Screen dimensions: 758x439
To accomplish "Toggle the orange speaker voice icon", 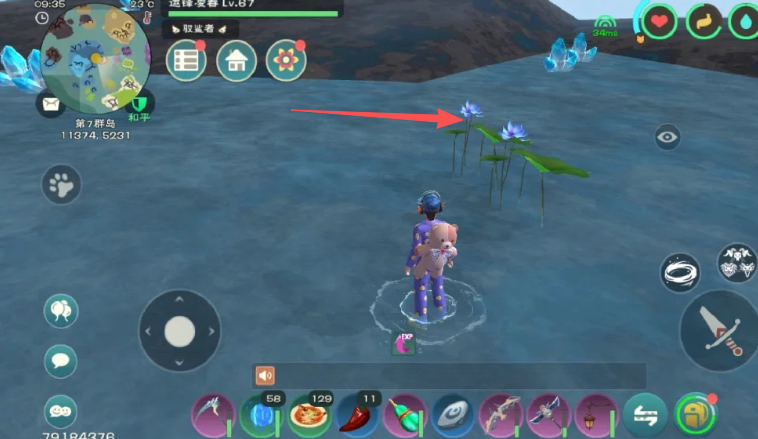I will (x=265, y=375).
